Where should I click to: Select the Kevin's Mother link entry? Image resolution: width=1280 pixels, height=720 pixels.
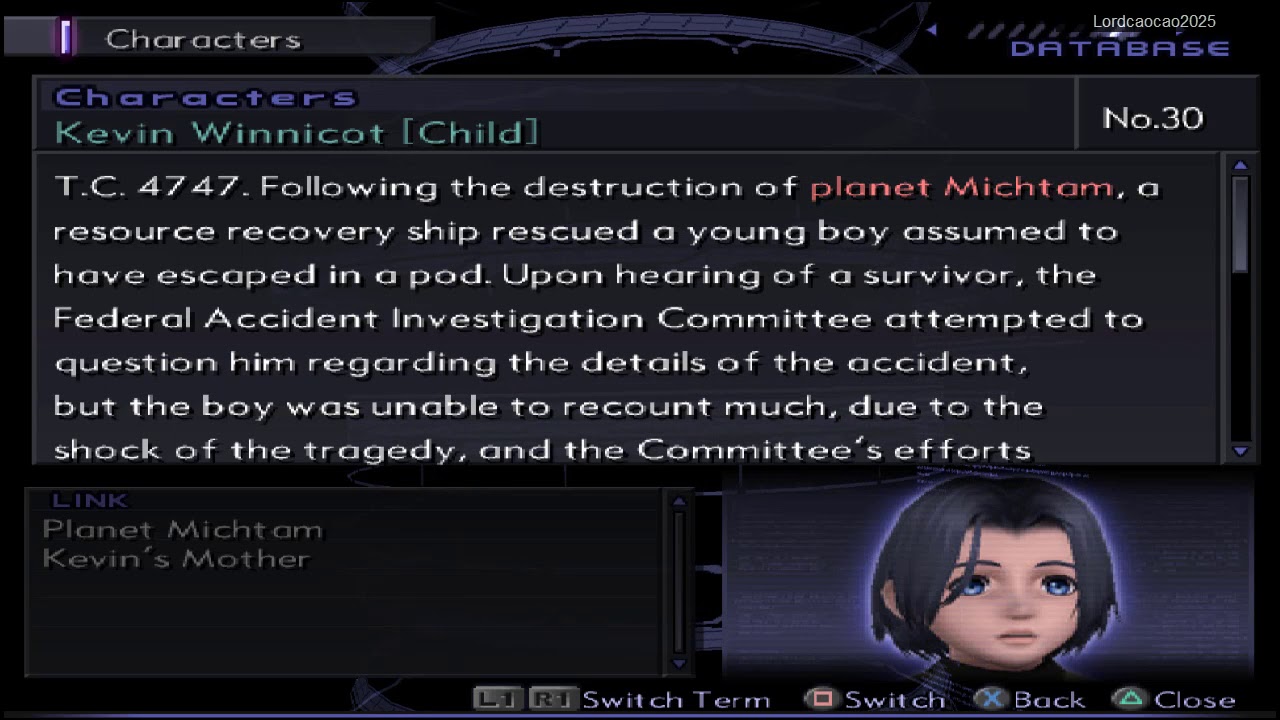coord(176,559)
